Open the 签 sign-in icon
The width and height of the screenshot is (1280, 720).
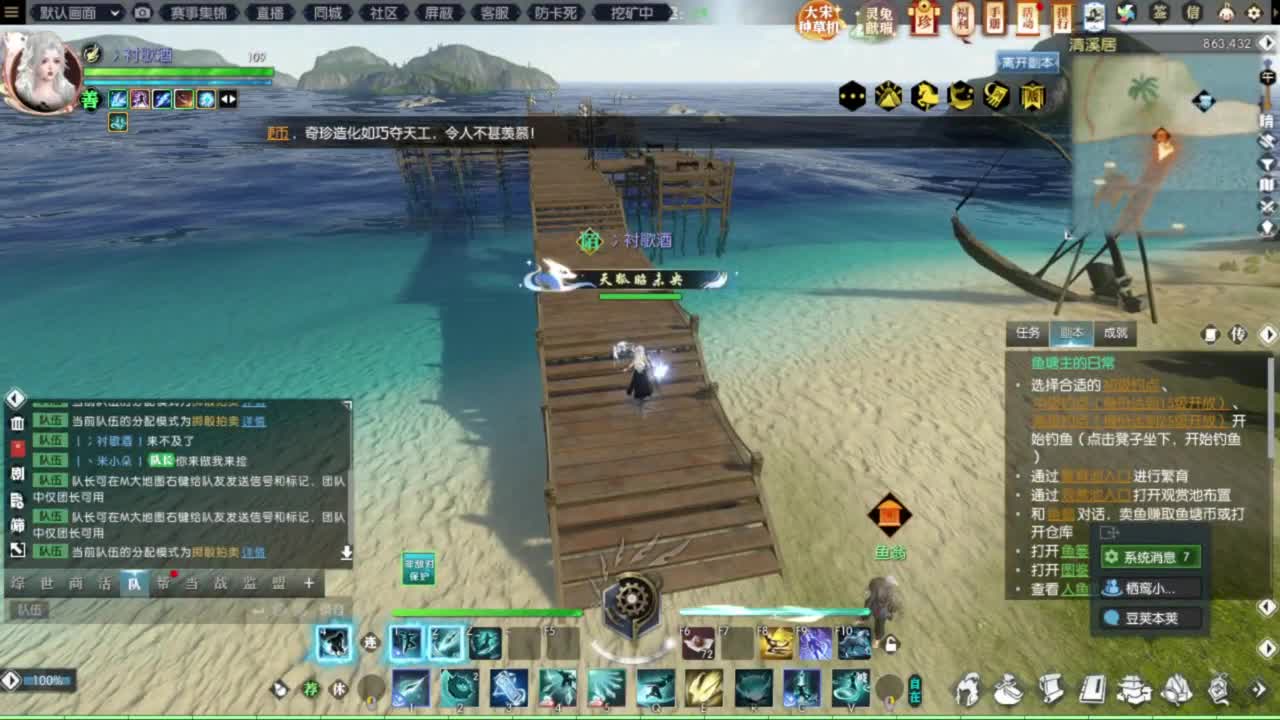[1160, 13]
